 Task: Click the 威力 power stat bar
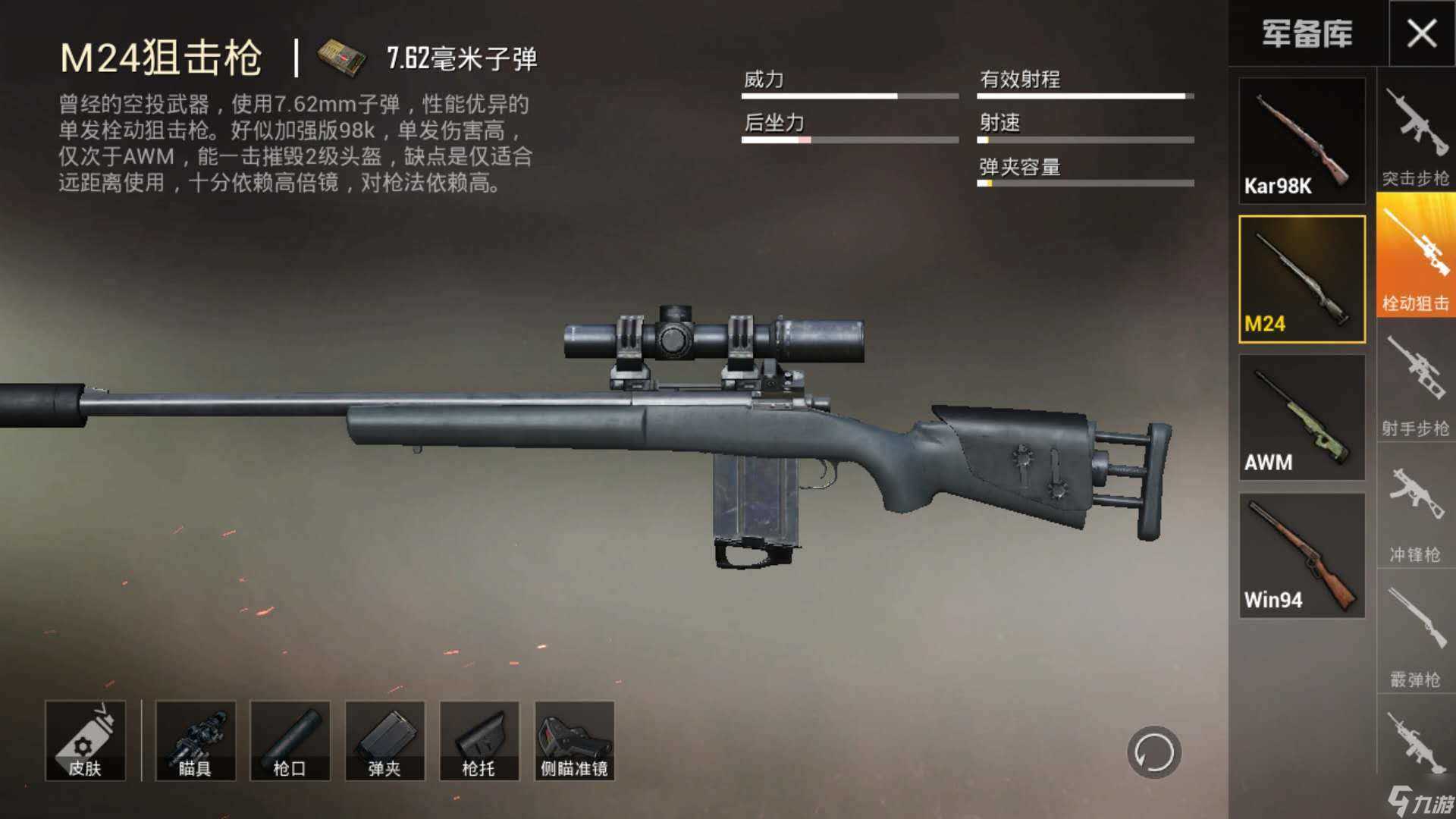(849, 96)
